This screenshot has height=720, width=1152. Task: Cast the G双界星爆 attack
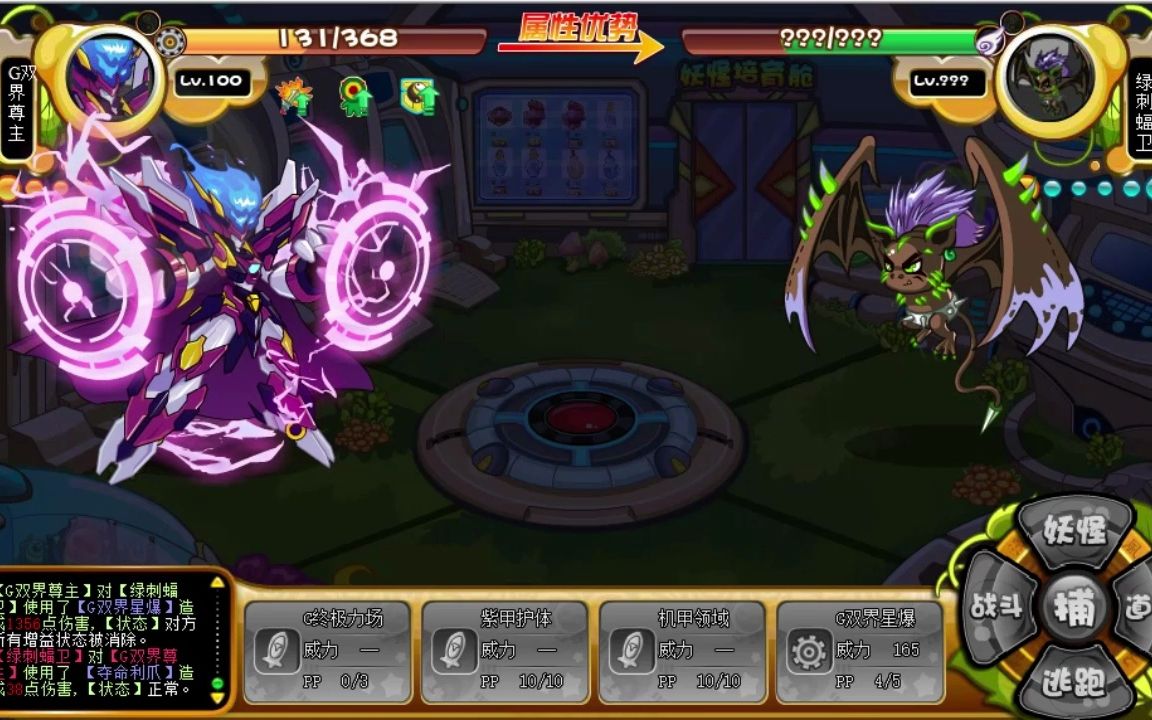859,651
